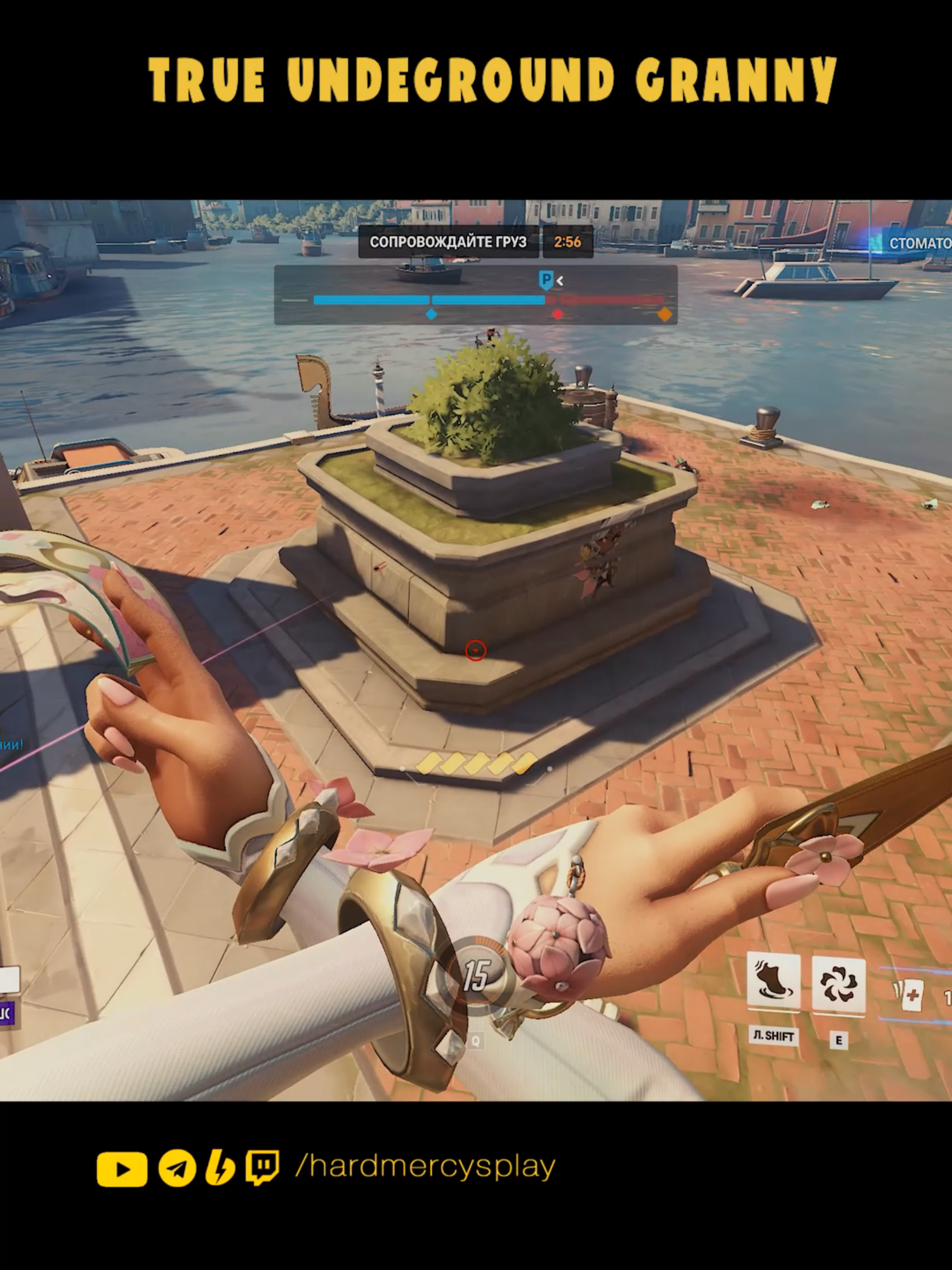Click the match timer showing 2:56
Screen dimensions: 952x1270
[568, 241]
